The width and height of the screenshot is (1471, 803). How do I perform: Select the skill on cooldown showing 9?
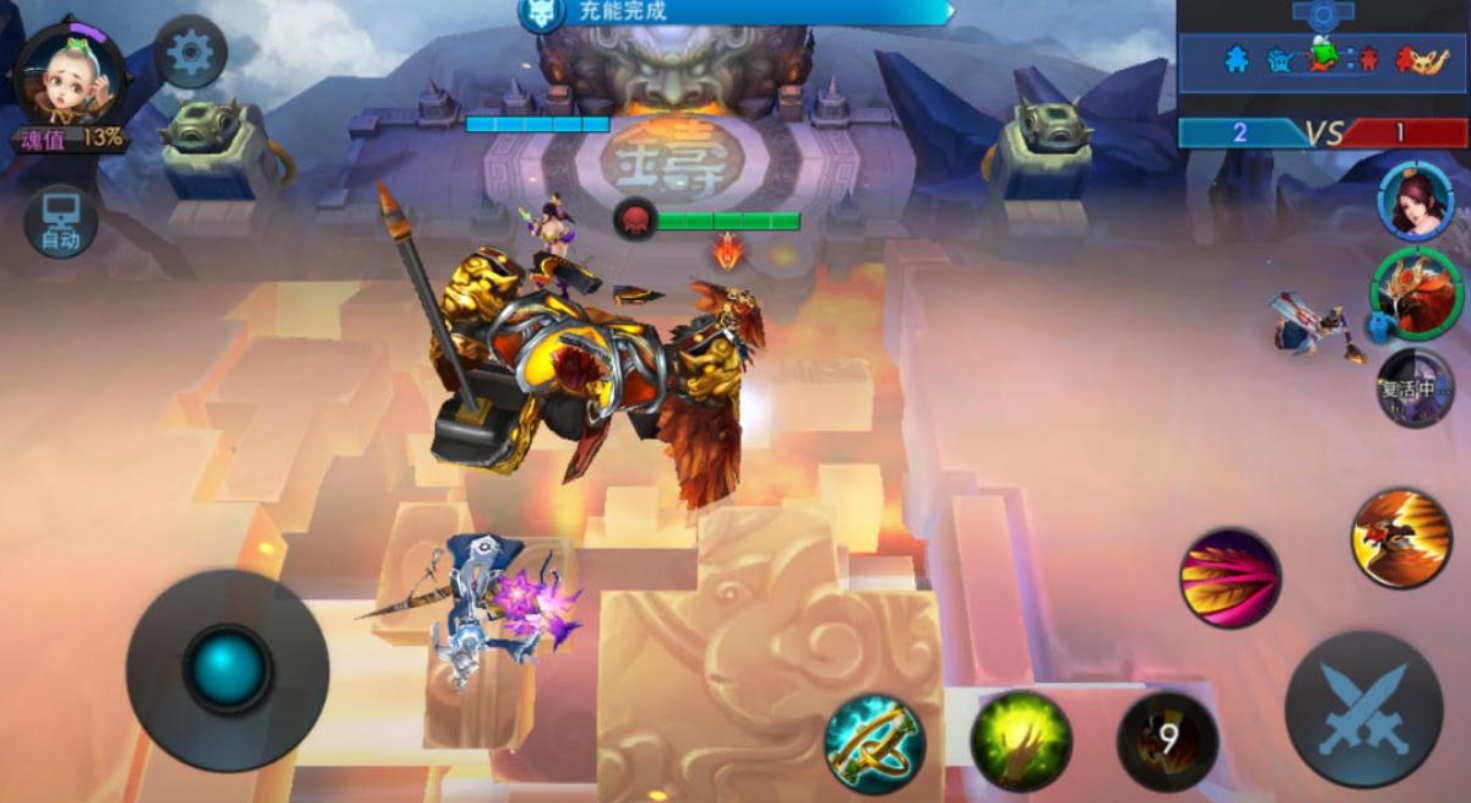pyautogui.click(x=1167, y=741)
